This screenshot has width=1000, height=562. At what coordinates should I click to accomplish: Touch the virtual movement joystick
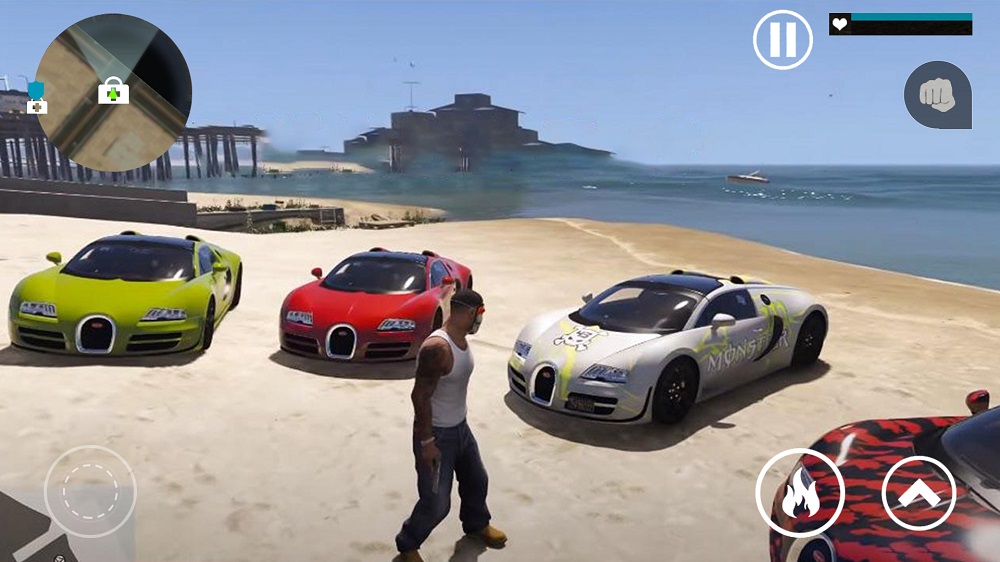click(x=90, y=491)
